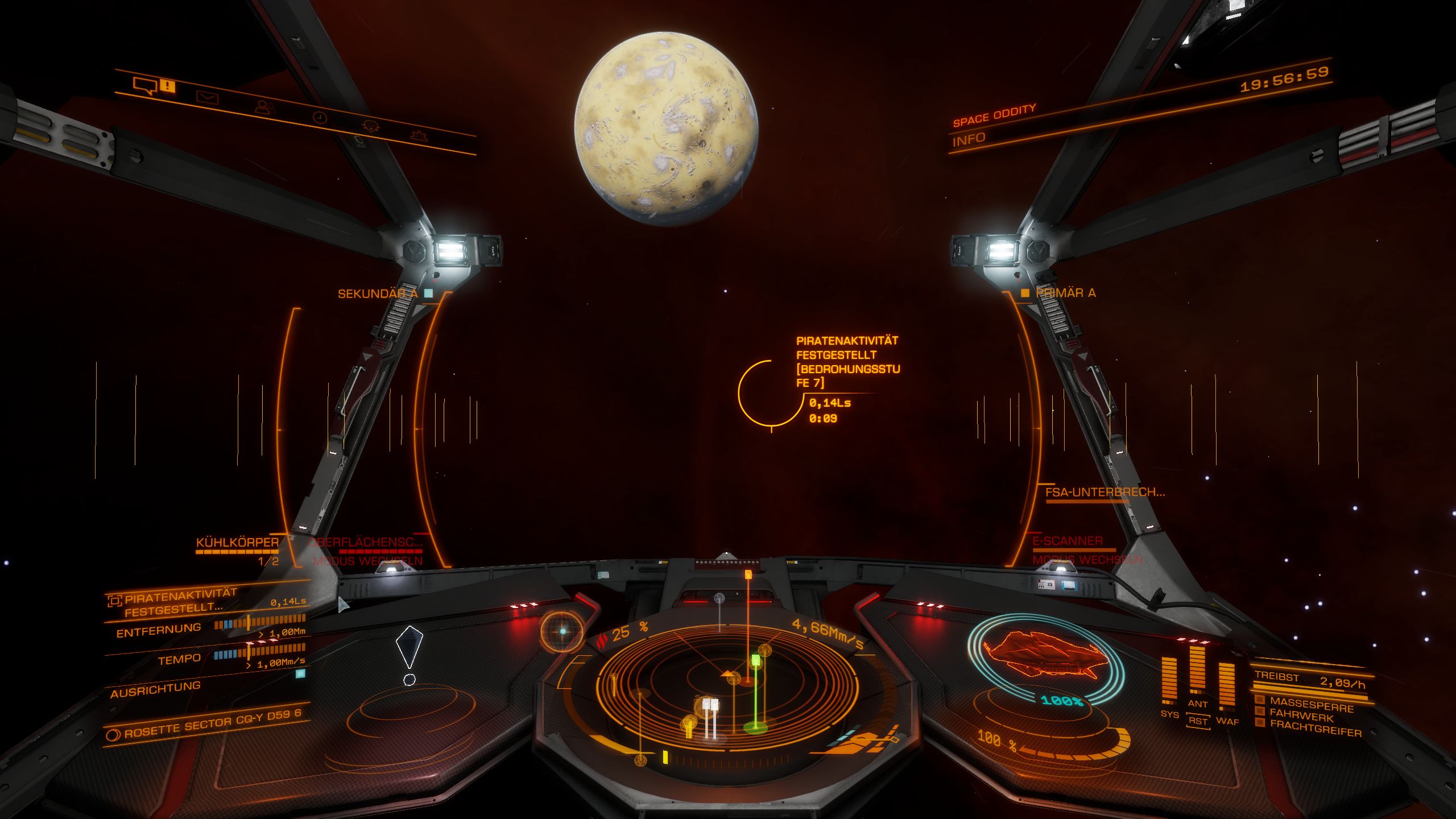Click the navigation compass orb
1456x819 pixels.
[562, 631]
